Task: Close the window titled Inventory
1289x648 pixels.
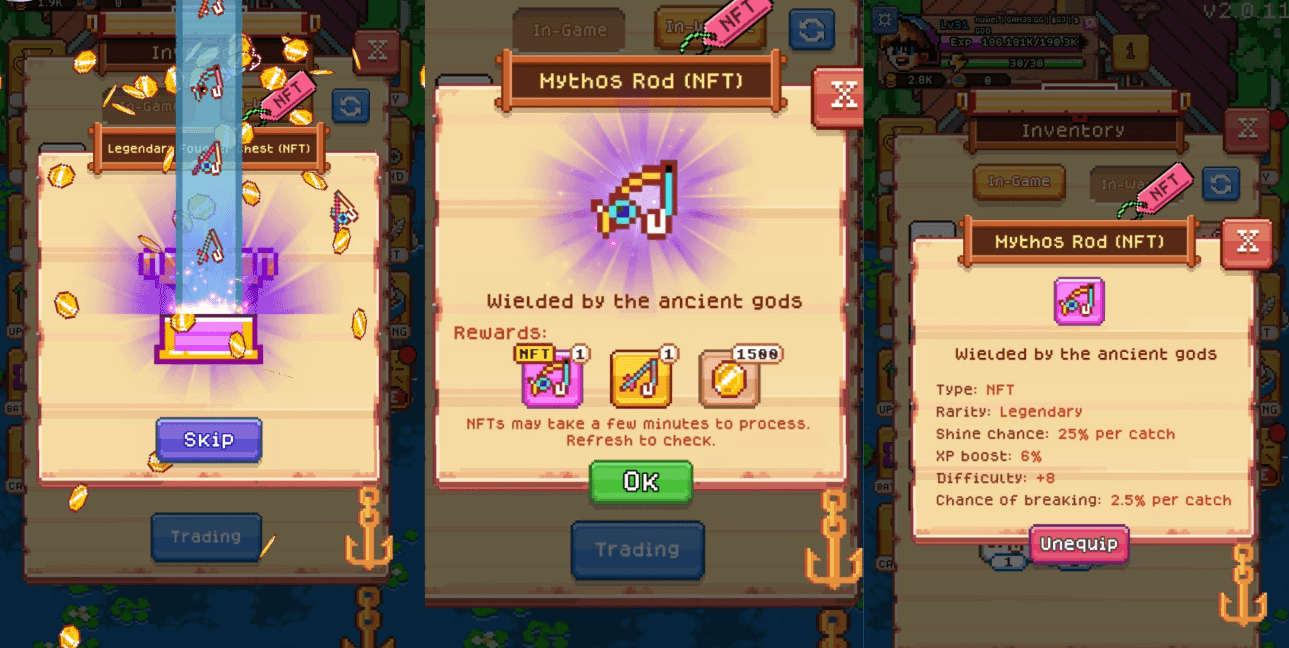Action: [1247, 129]
